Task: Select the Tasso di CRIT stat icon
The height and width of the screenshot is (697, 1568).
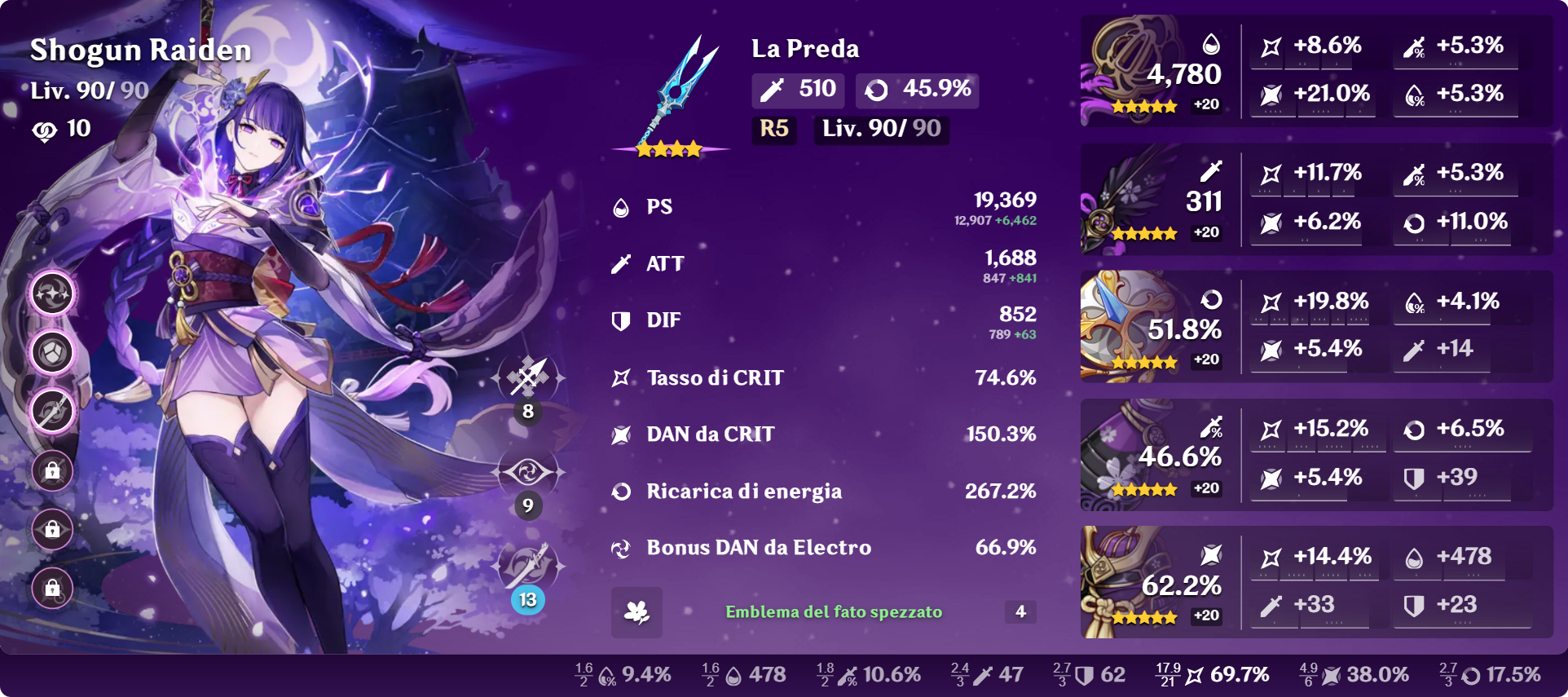Action: tap(621, 377)
